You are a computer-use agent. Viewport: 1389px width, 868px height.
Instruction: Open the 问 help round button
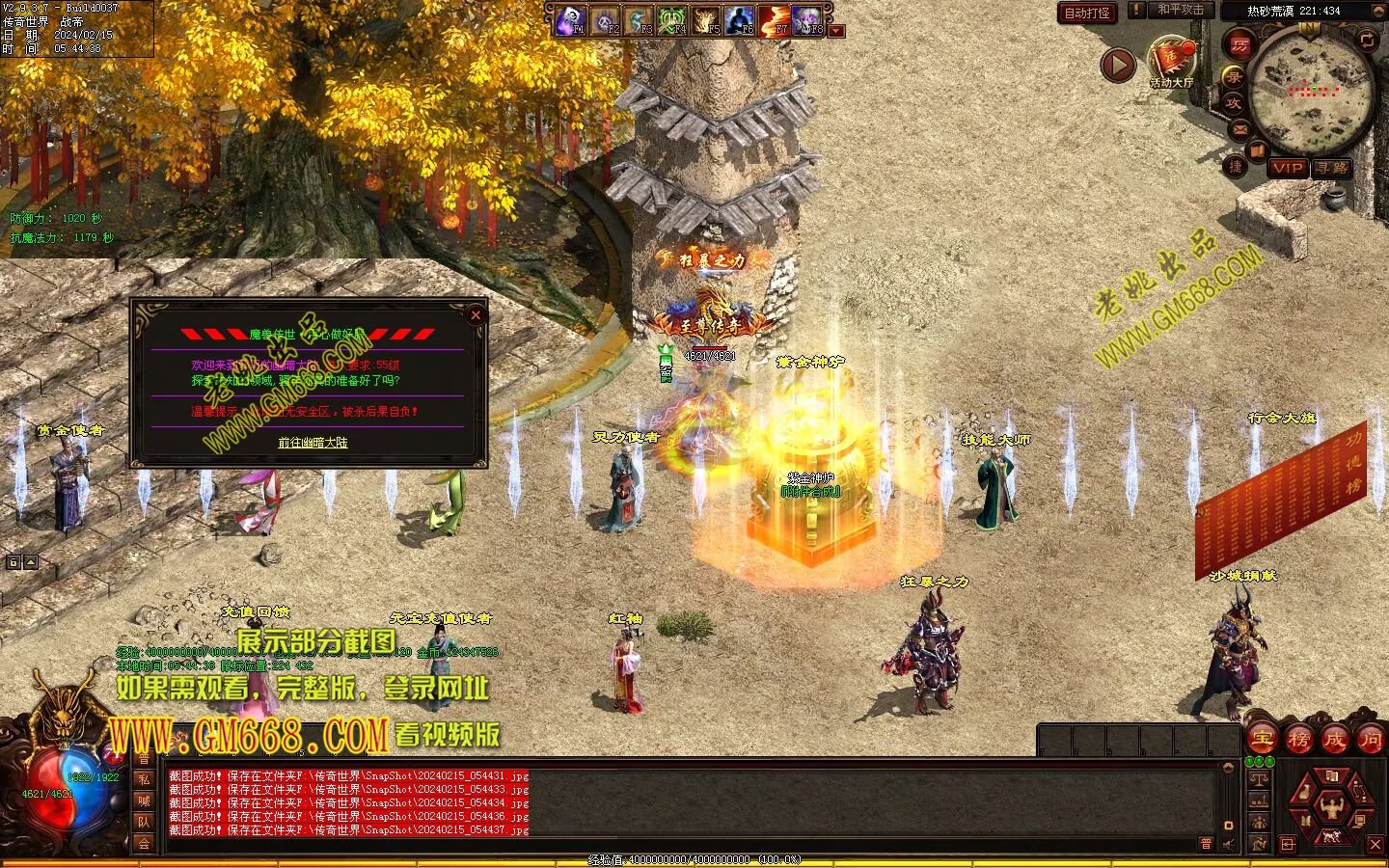[1370, 740]
